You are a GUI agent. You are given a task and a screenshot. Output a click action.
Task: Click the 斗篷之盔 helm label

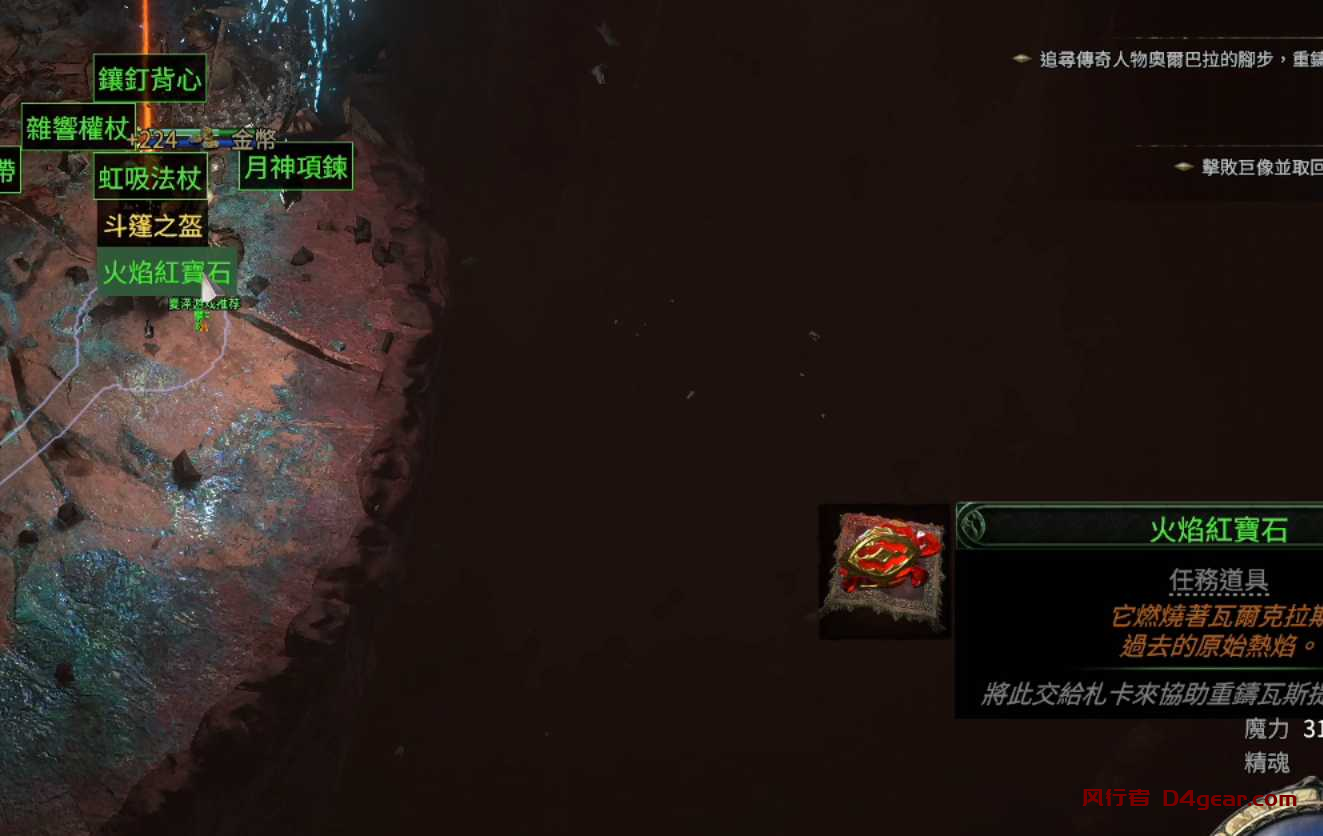[x=152, y=226]
